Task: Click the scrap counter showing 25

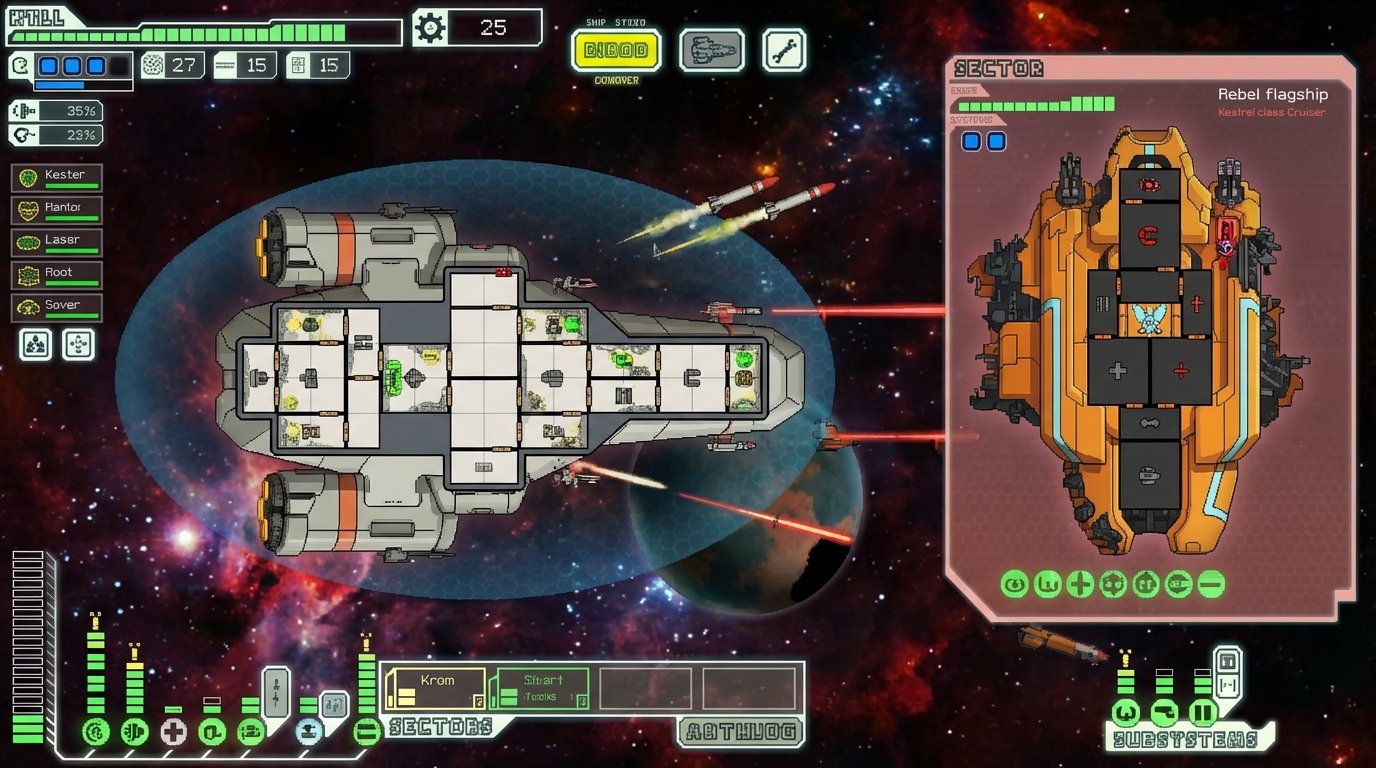Action: pos(477,27)
